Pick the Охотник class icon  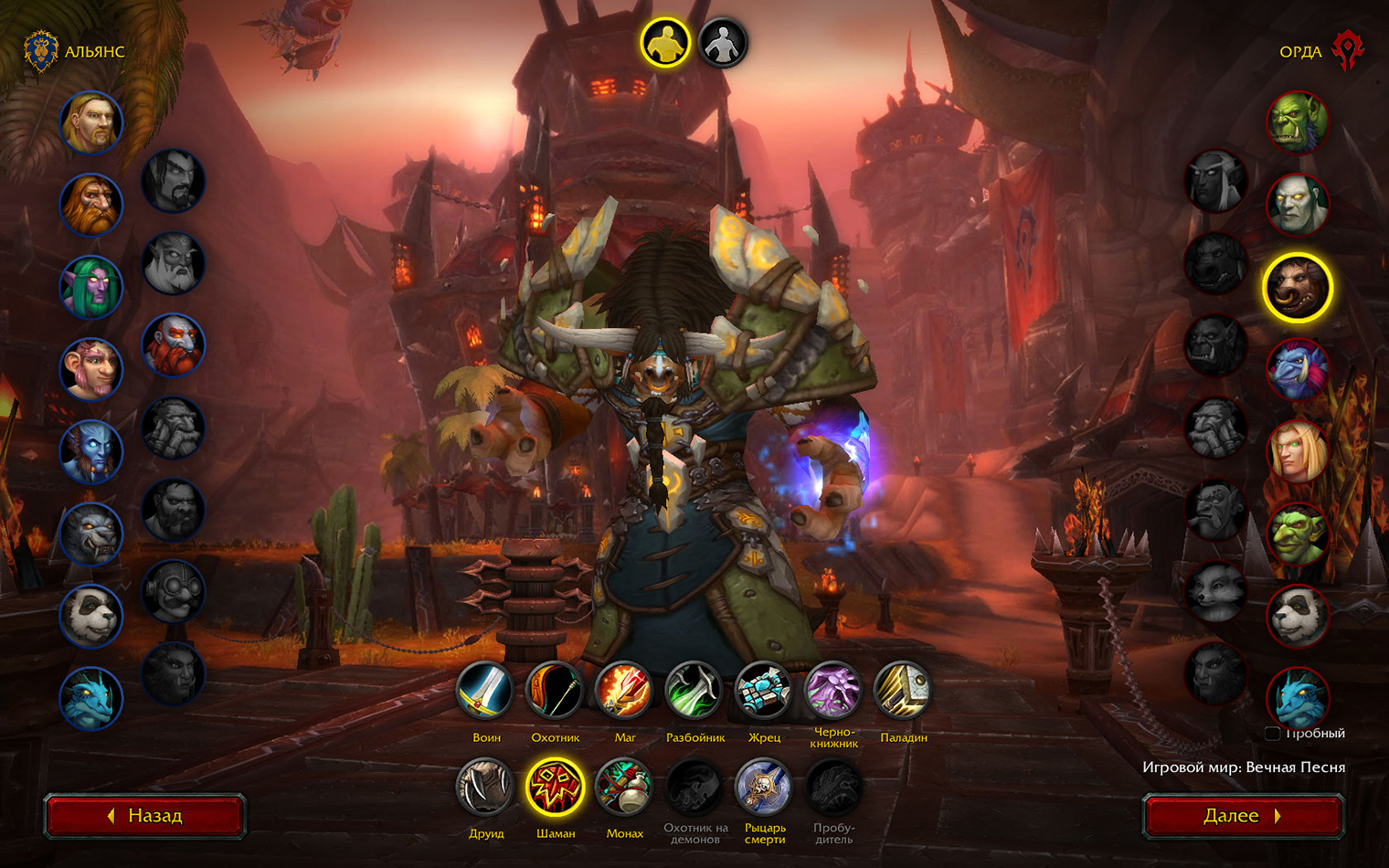pyautogui.click(x=556, y=692)
